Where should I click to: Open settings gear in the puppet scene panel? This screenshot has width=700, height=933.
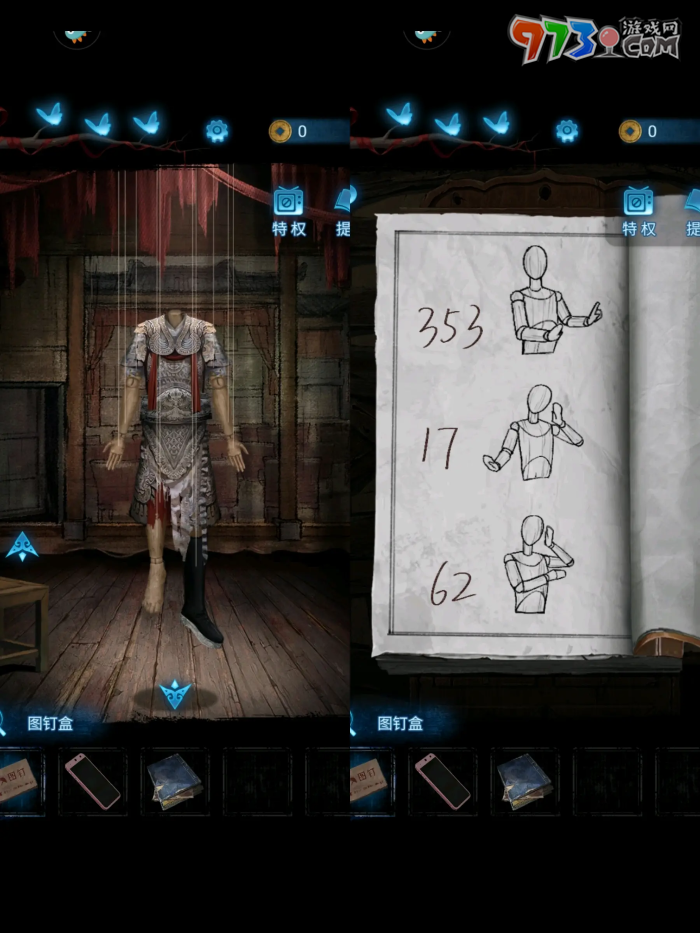click(217, 131)
